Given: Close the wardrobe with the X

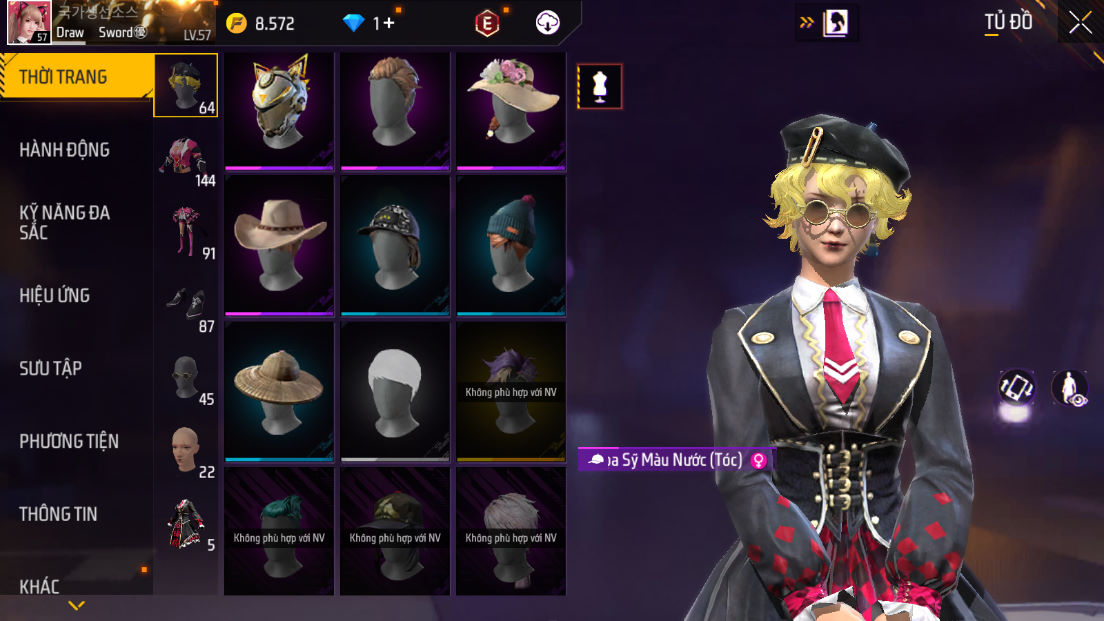Looking at the screenshot, I should [1080, 23].
